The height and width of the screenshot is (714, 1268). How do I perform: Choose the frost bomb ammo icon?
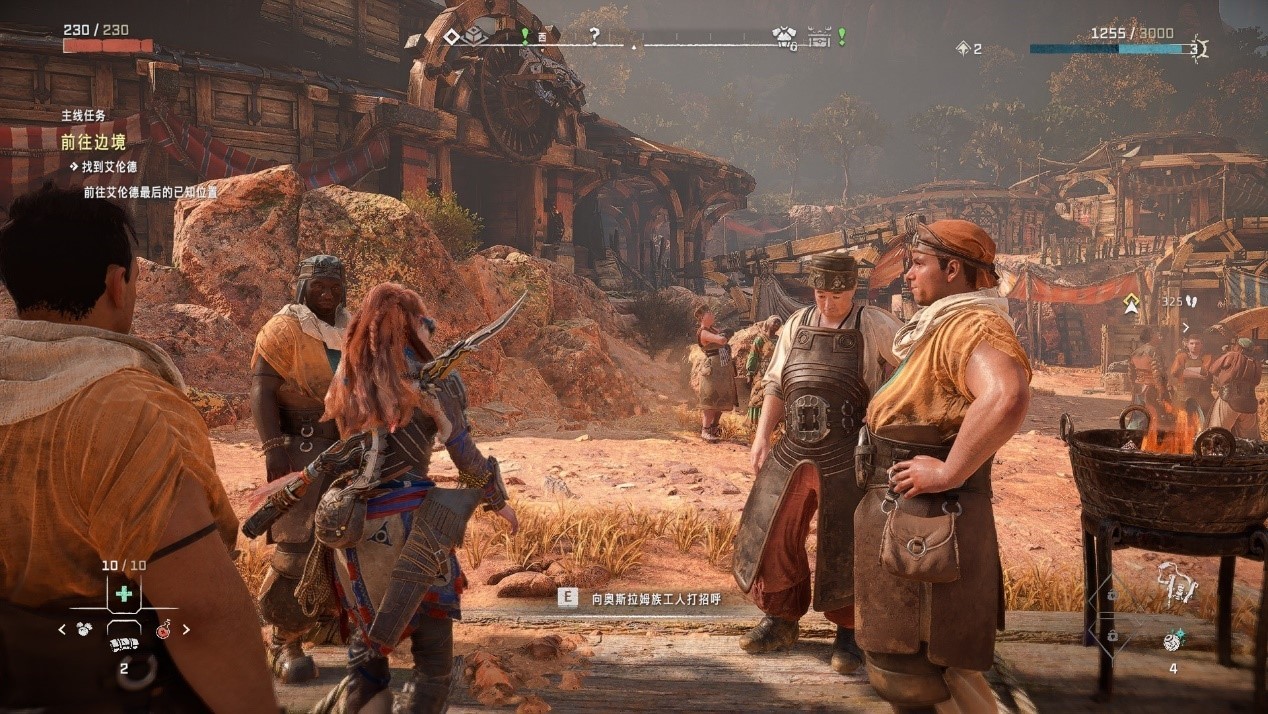click(x=1172, y=642)
